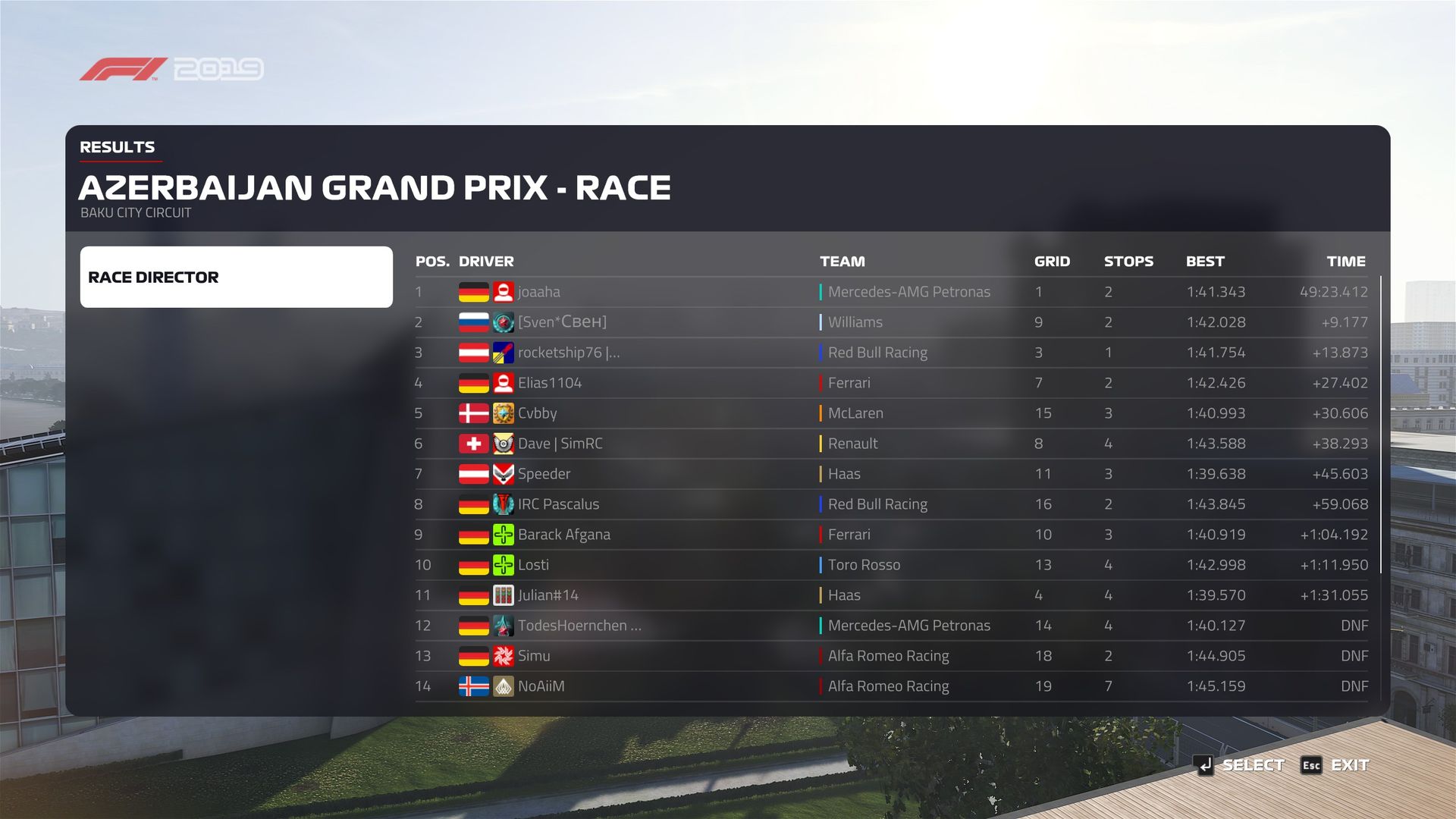Click the TodesHoernchen DNF result row
The image size is (1456, 819).
click(x=891, y=626)
